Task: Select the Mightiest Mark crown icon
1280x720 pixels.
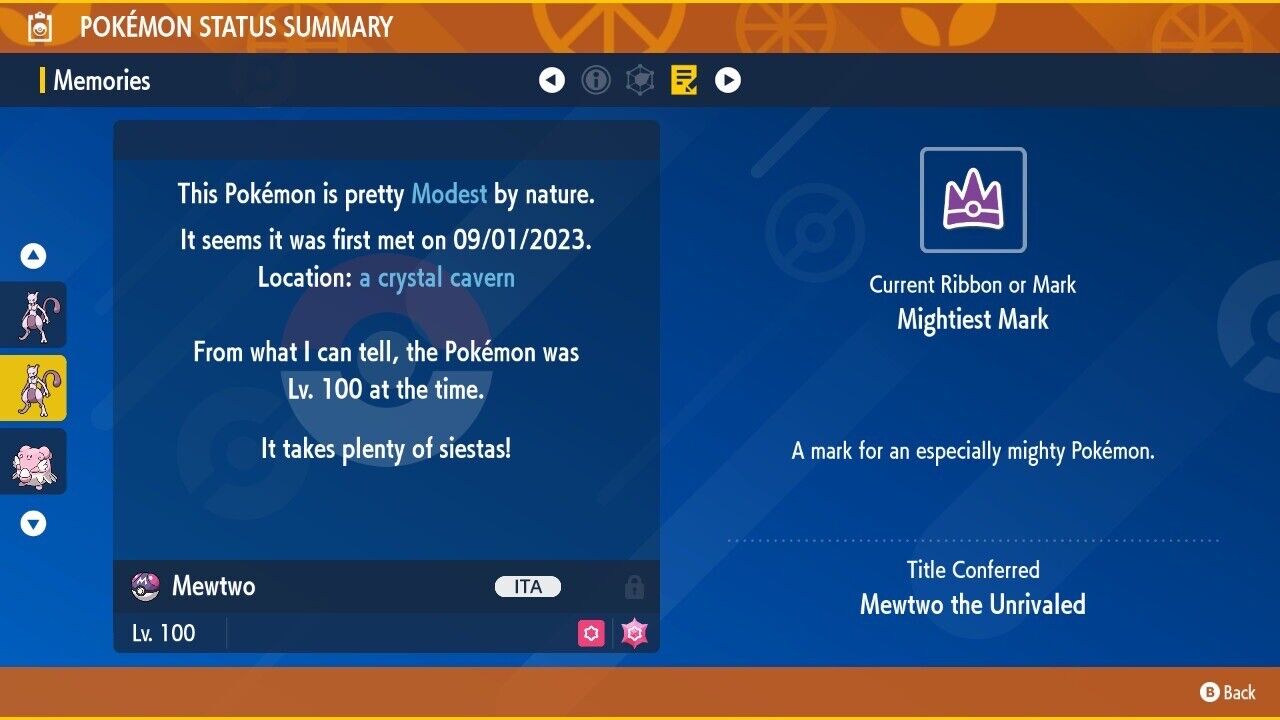Action: point(973,200)
